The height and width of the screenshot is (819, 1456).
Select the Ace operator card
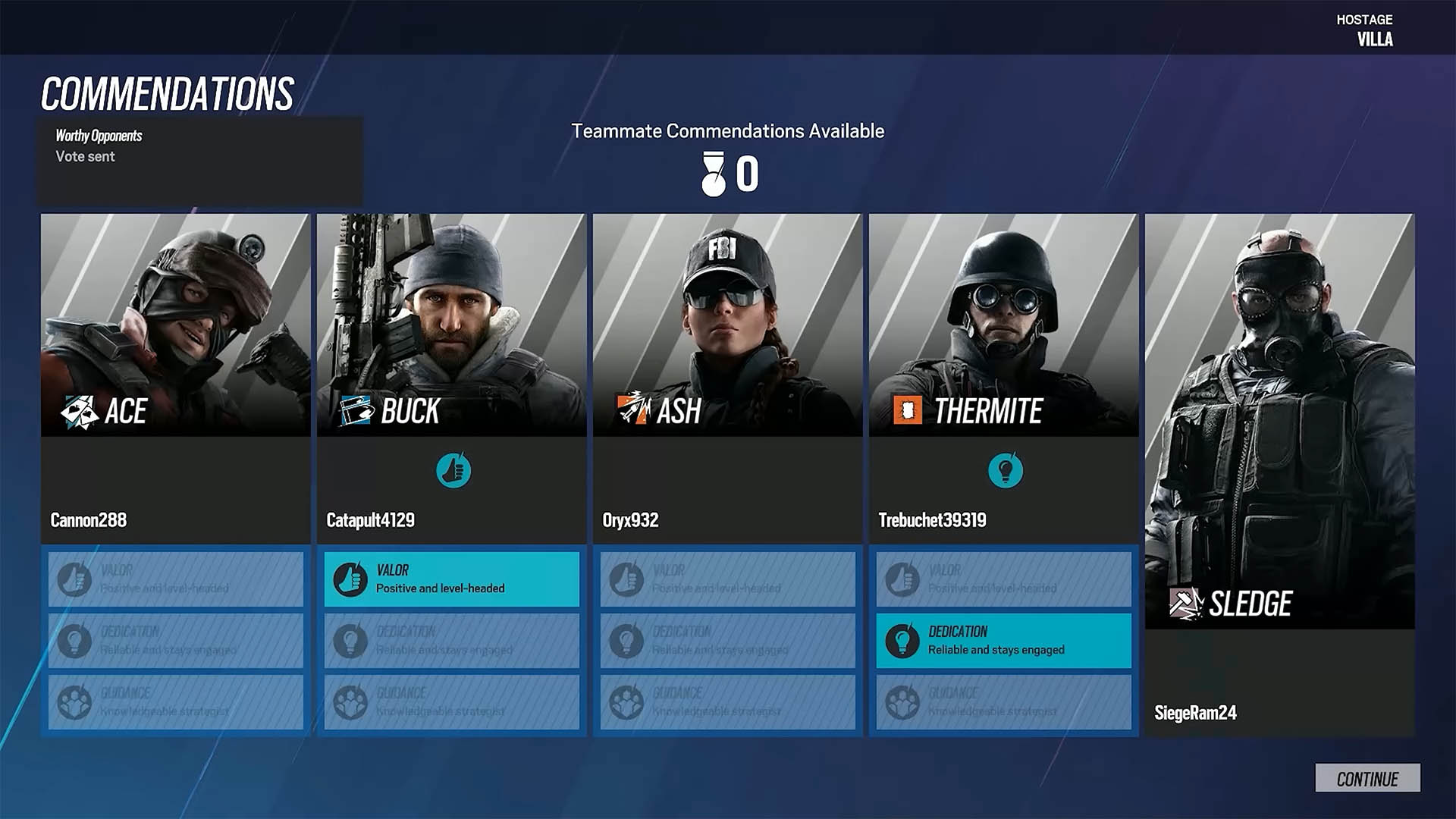175,325
